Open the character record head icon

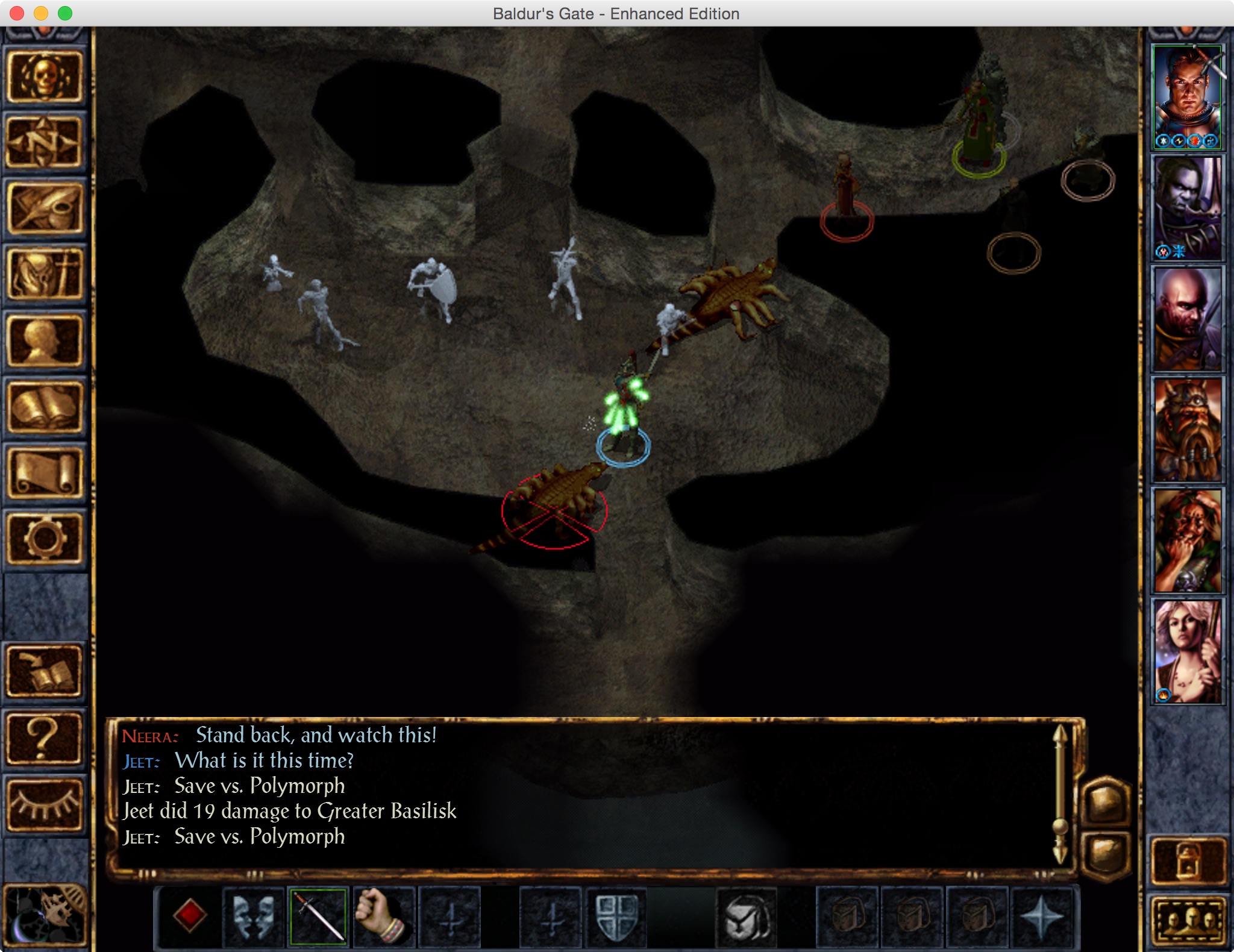click(45, 341)
